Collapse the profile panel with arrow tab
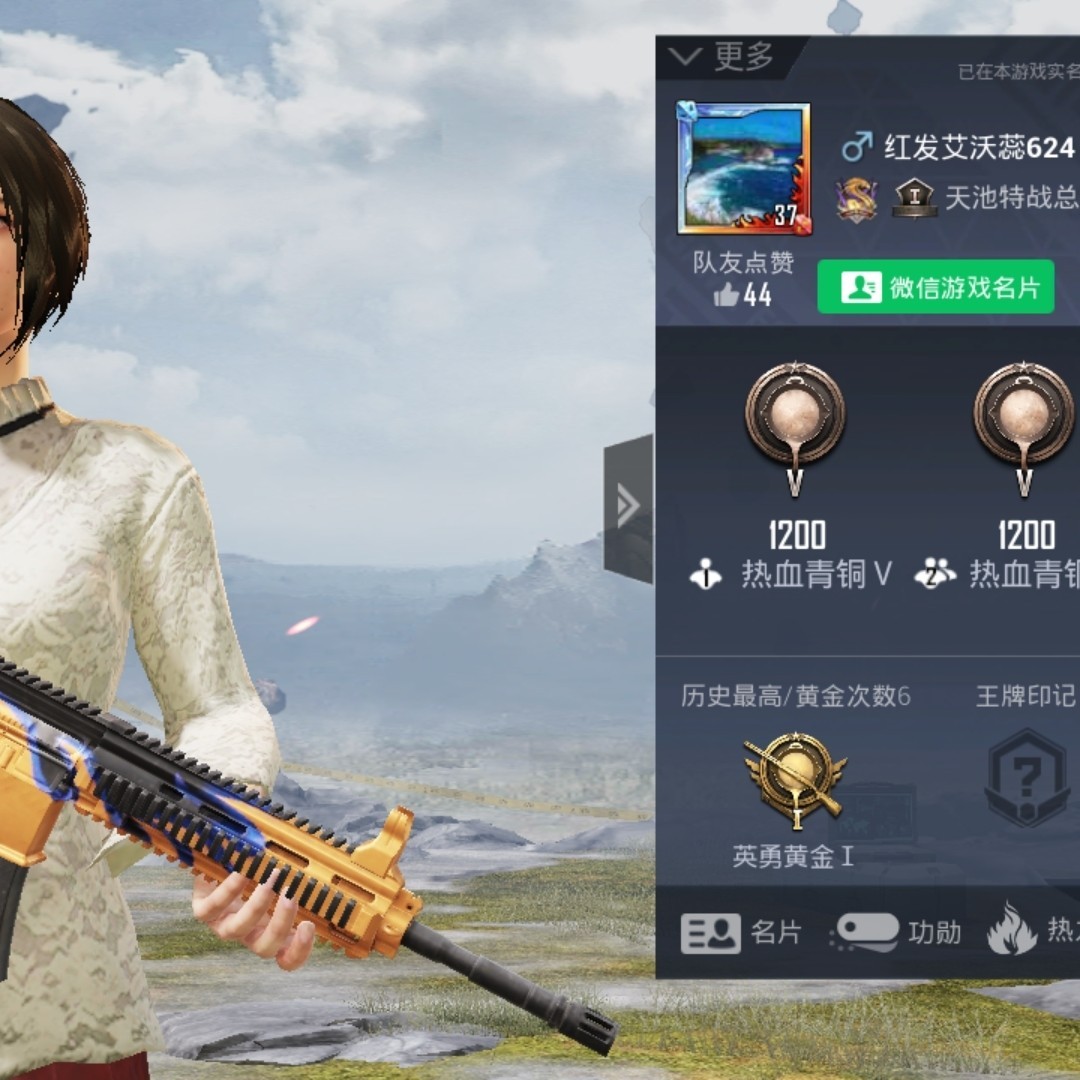This screenshot has width=1080, height=1080. click(628, 507)
